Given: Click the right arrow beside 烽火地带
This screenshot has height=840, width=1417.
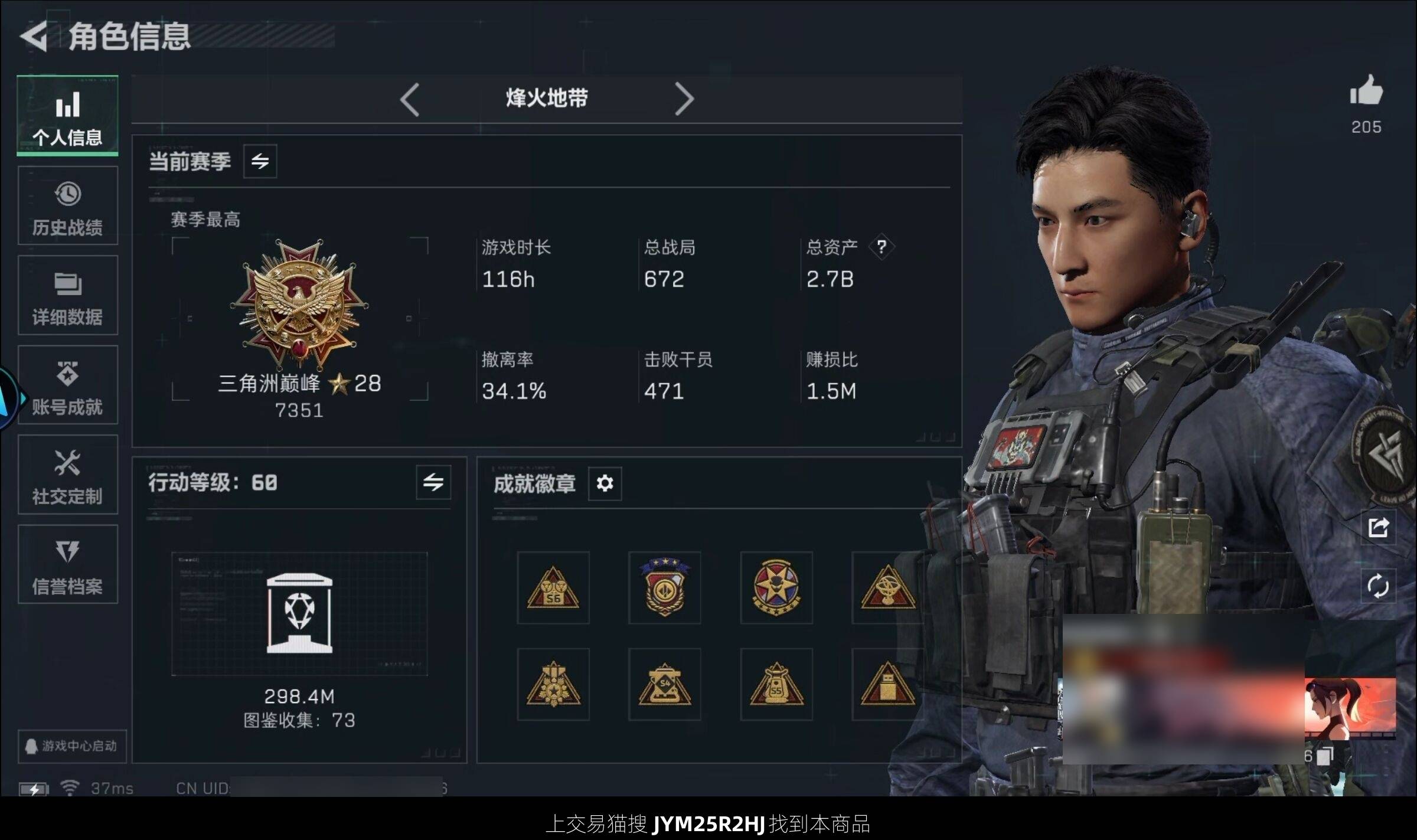Looking at the screenshot, I should 684,99.
